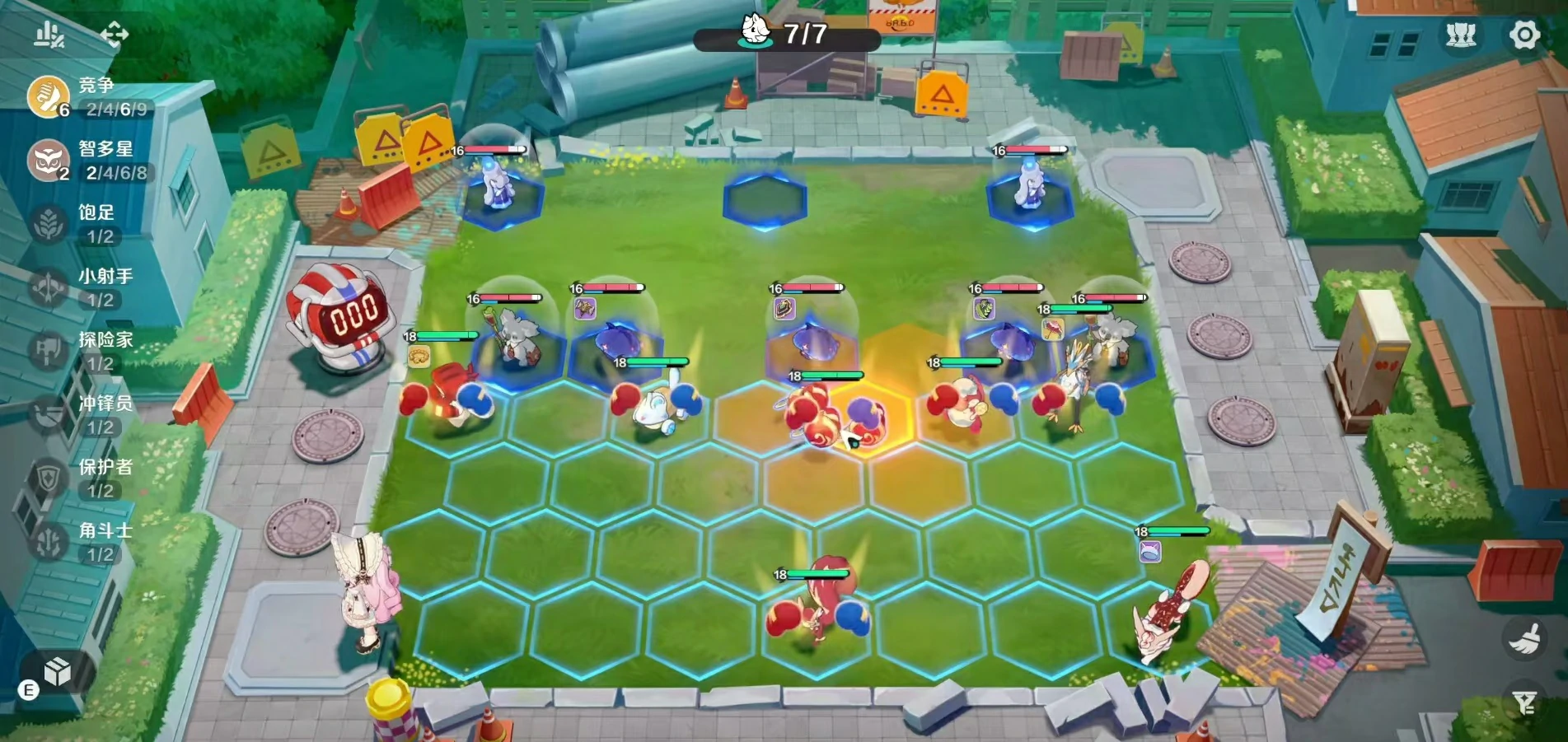Open the cube inventory button

[57, 672]
